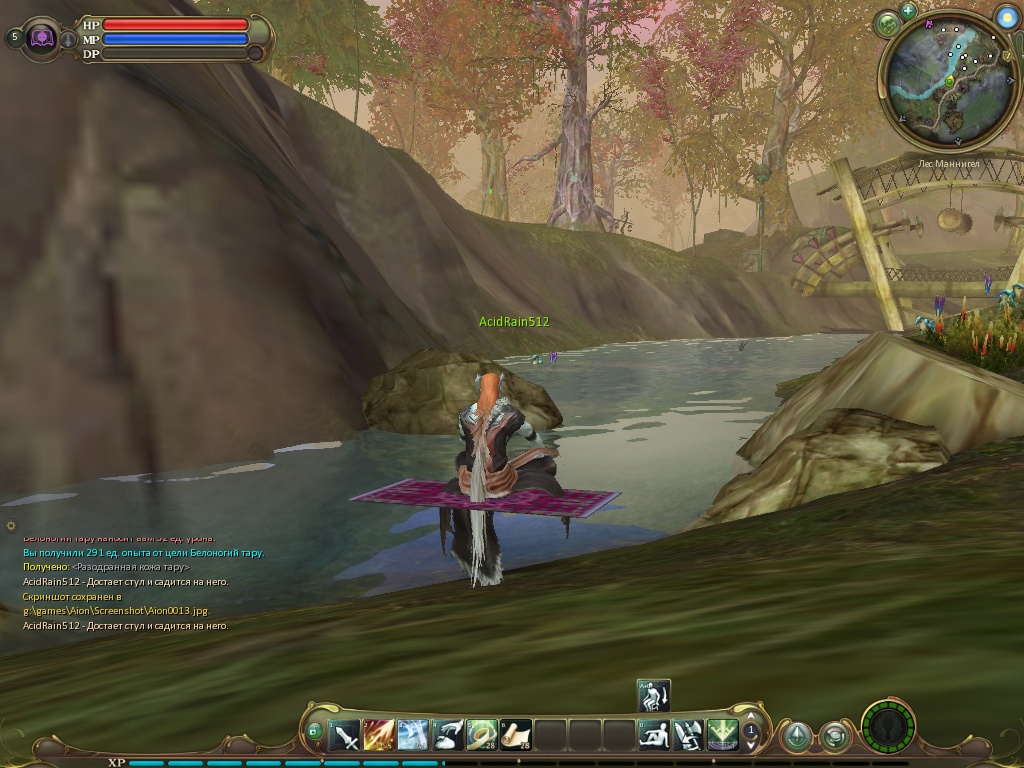Use the gathering hand skill

(448, 736)
